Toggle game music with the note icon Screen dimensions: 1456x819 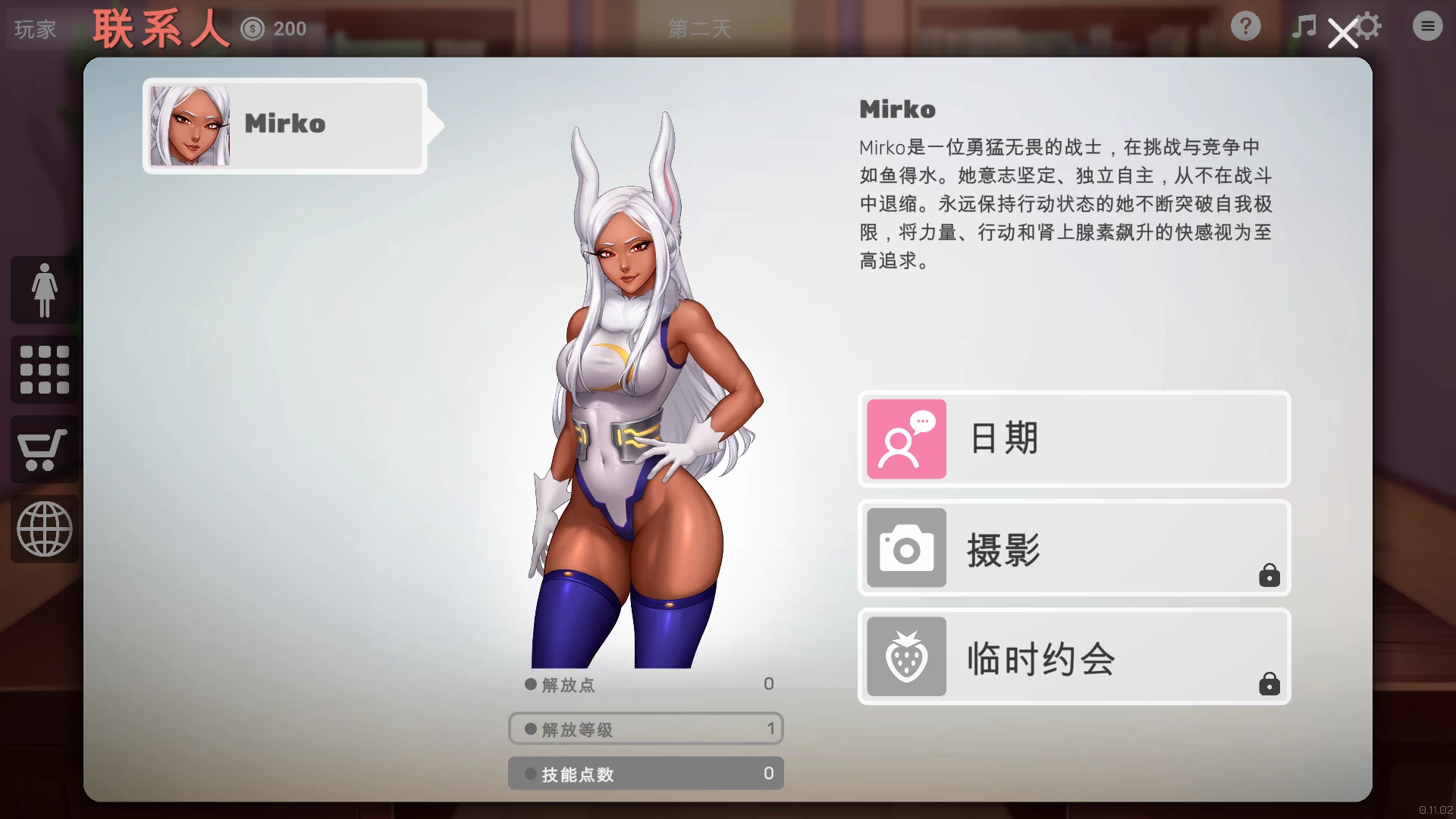[x=1303, y=25]
